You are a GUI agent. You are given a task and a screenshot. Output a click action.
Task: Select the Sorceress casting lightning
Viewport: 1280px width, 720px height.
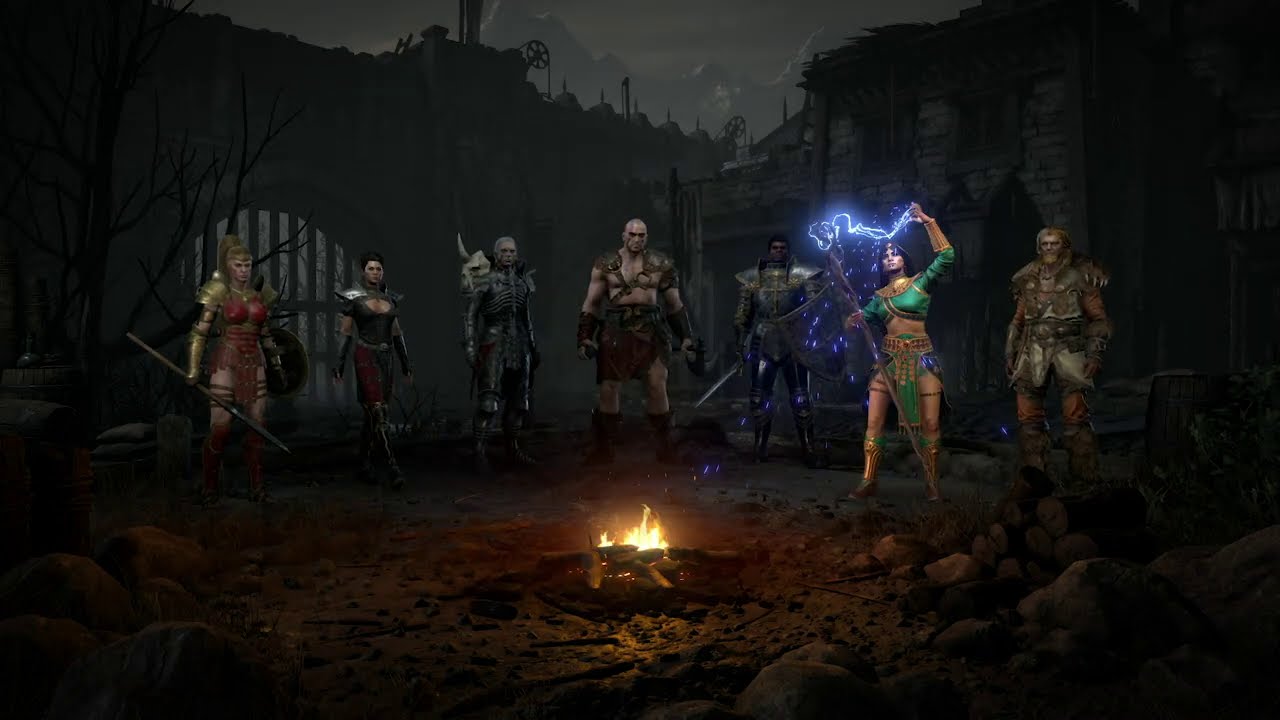900,360
